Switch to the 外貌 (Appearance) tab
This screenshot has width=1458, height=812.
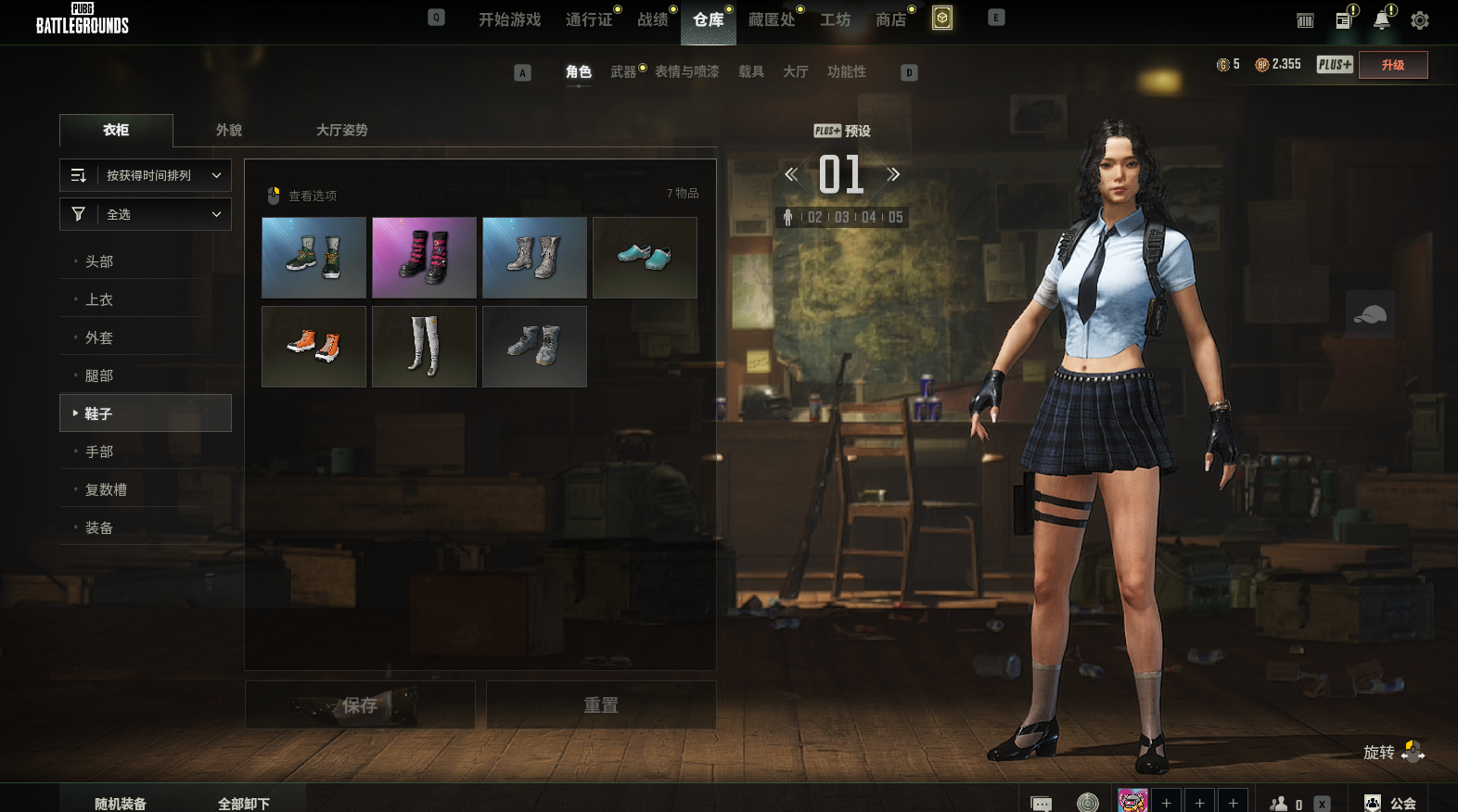point(229,130)
